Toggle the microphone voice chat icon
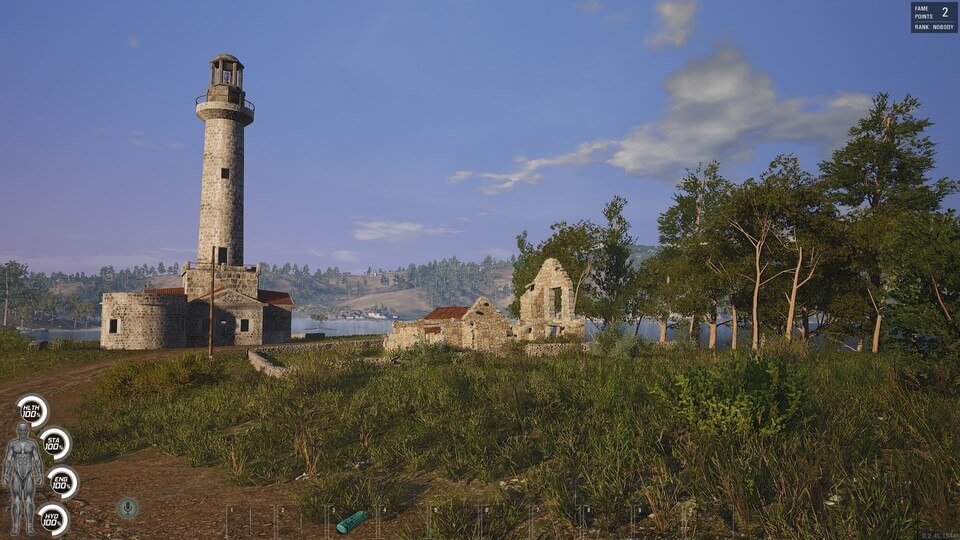960x540 pixels. pos(127,508)
